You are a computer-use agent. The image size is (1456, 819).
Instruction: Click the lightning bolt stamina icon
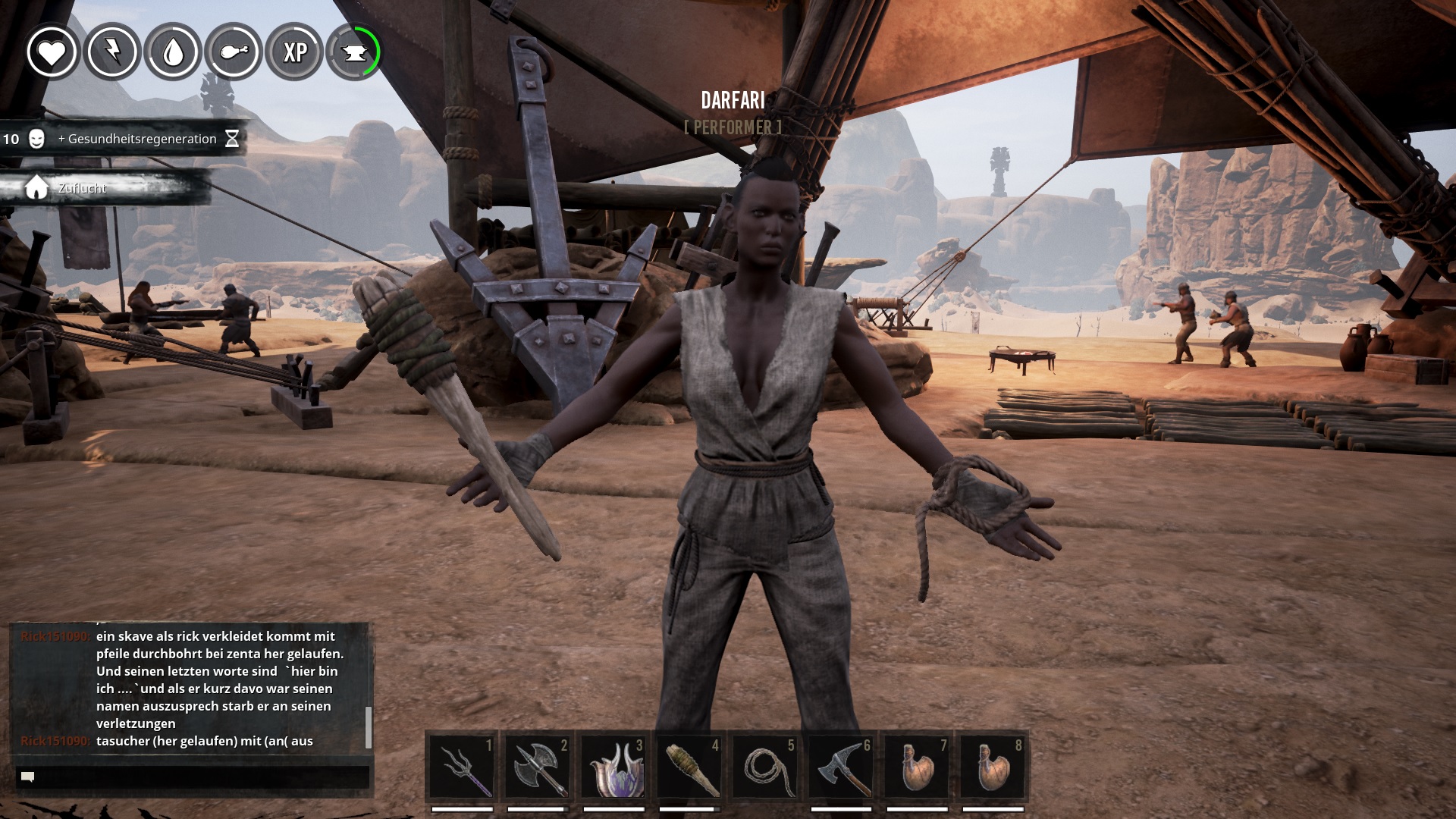click(x=112, y=52)
